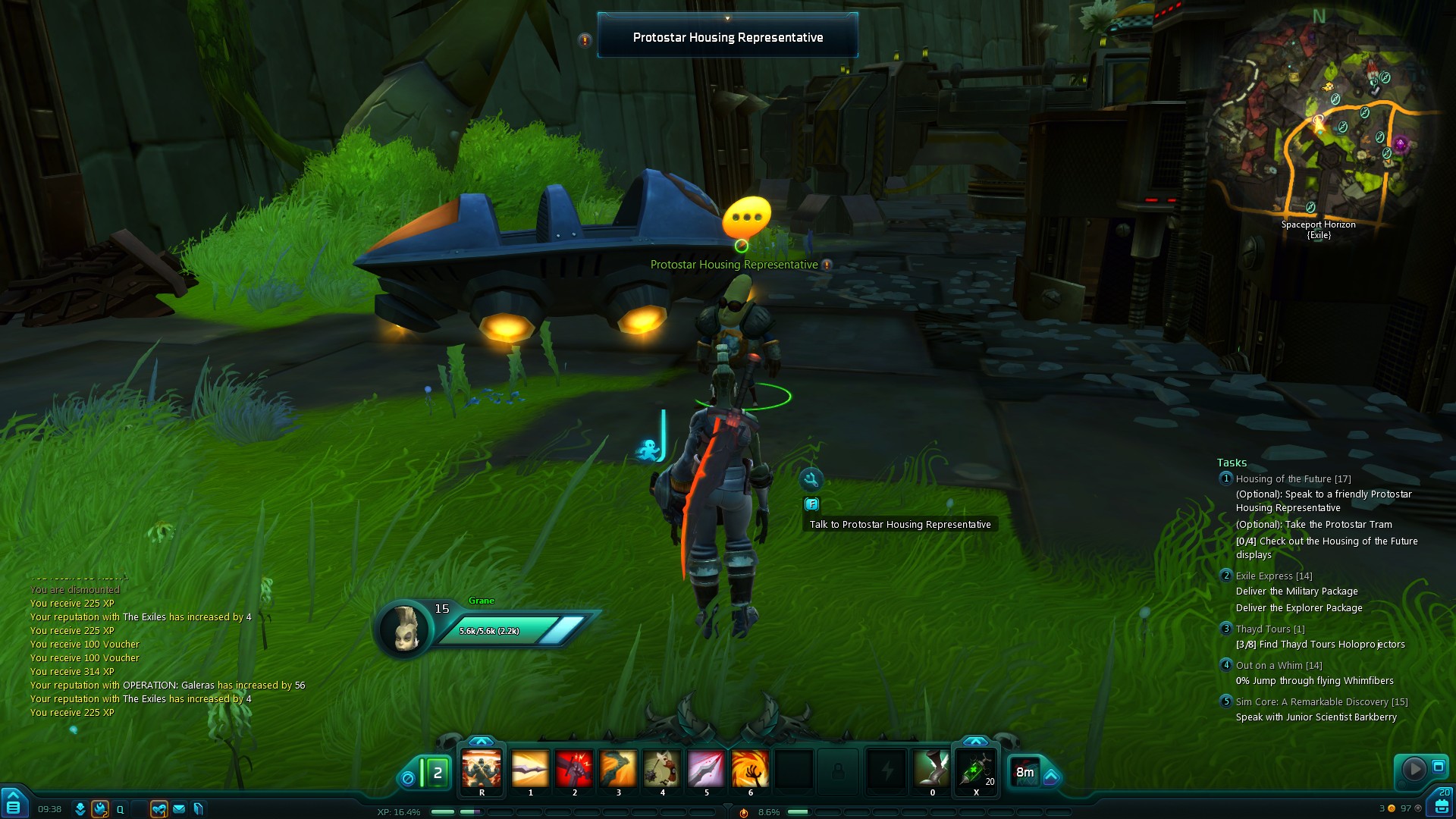The image size is (1456, 819).
Task: Open the inventory bag icon
Action: coord(1442,805)
